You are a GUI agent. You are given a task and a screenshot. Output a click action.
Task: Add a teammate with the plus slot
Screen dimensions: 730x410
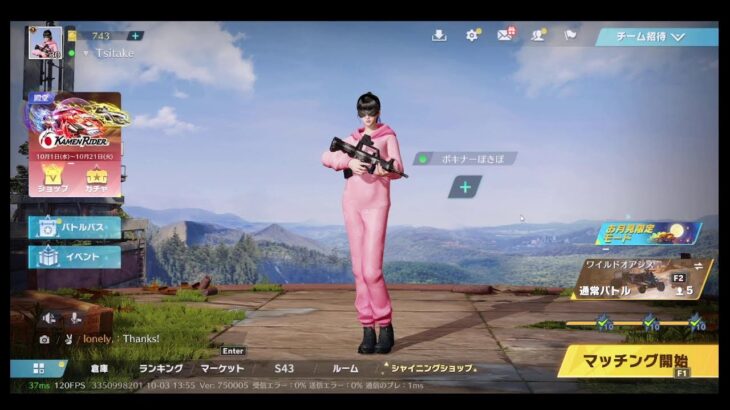[464, 187]
